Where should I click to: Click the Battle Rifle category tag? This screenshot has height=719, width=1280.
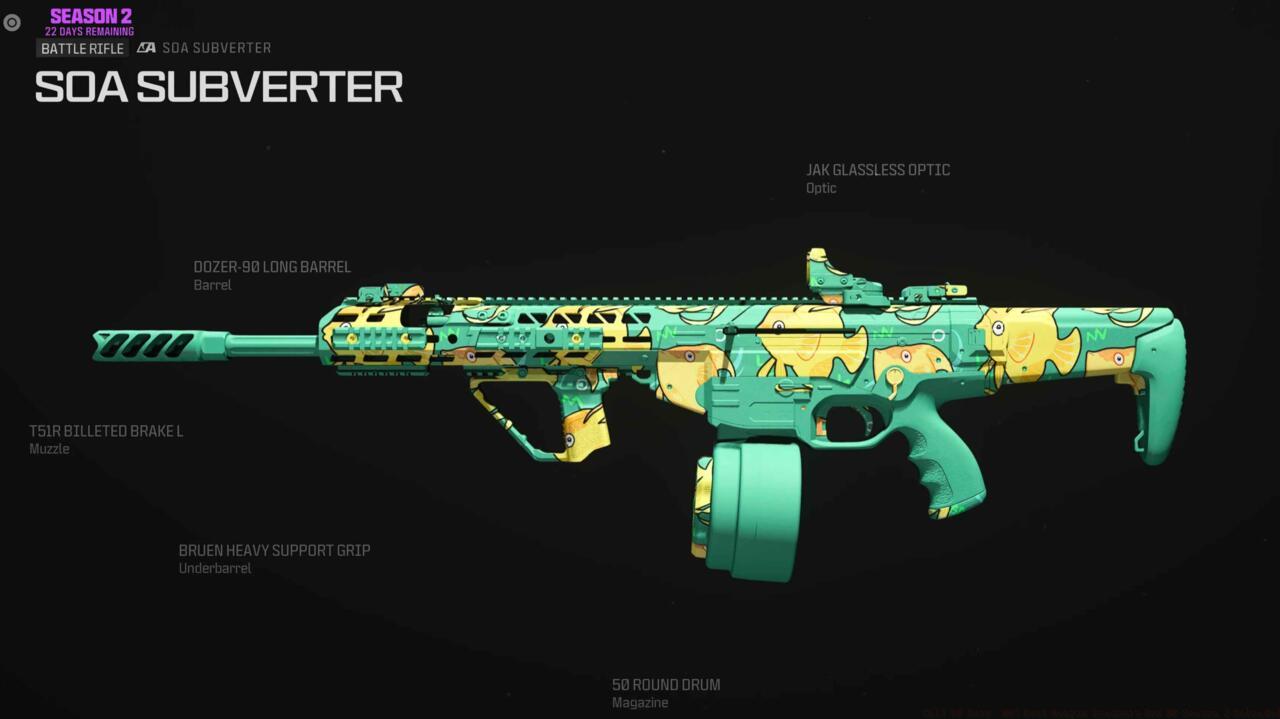point(82,48)
